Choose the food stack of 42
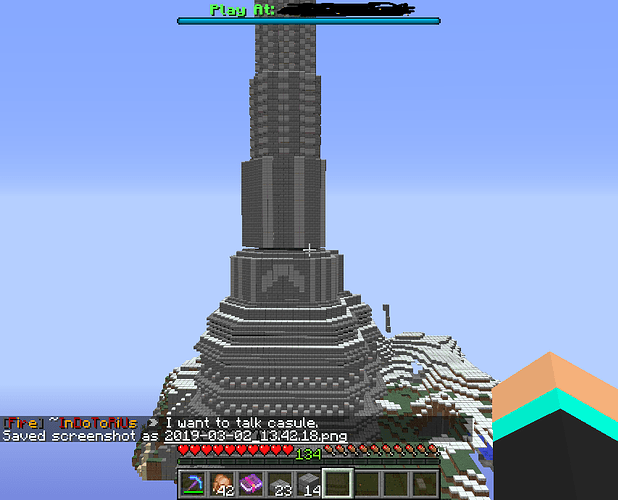The image size is (618, 500). 221,484
